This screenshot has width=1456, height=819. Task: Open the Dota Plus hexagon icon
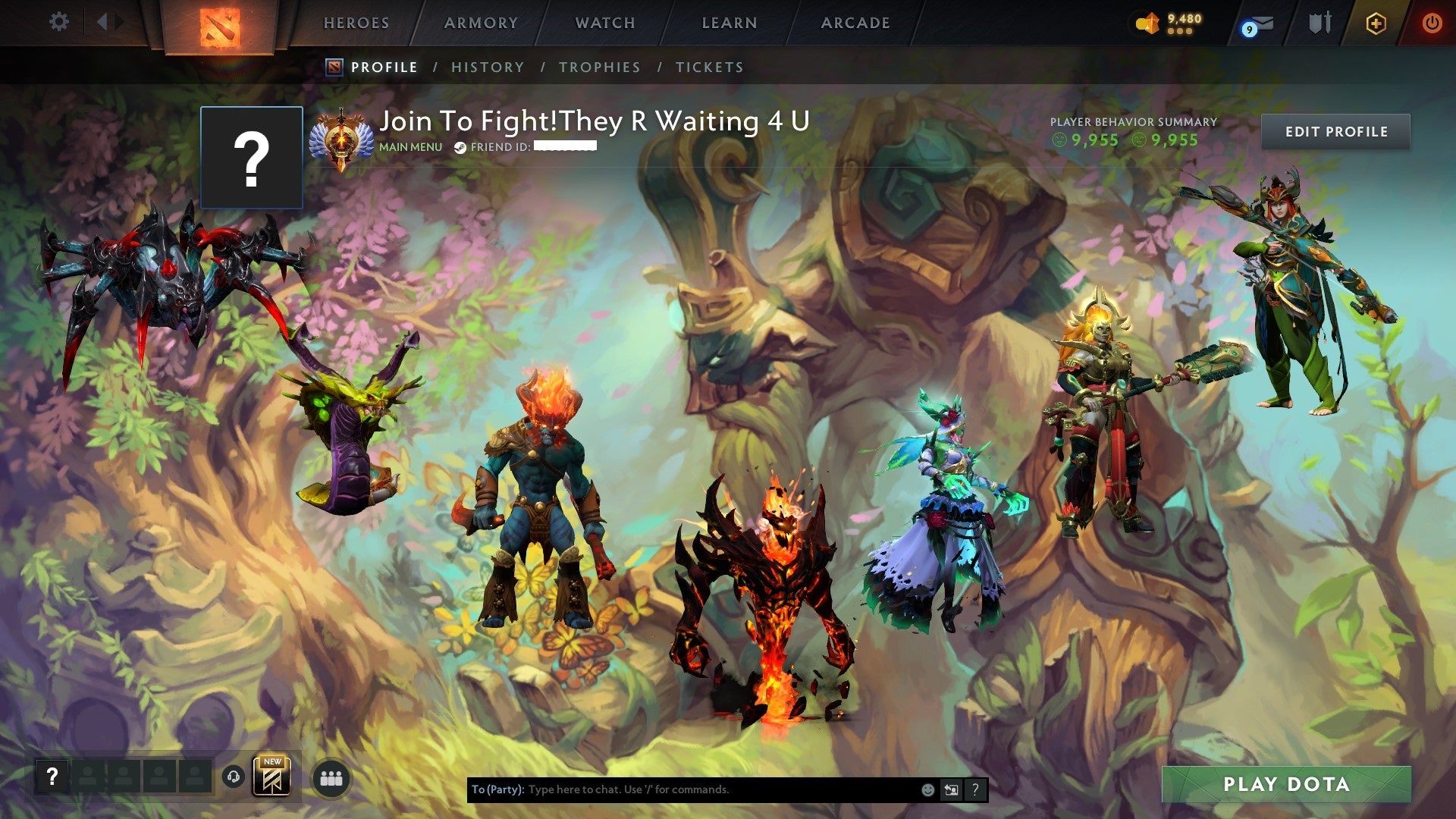1377,23
